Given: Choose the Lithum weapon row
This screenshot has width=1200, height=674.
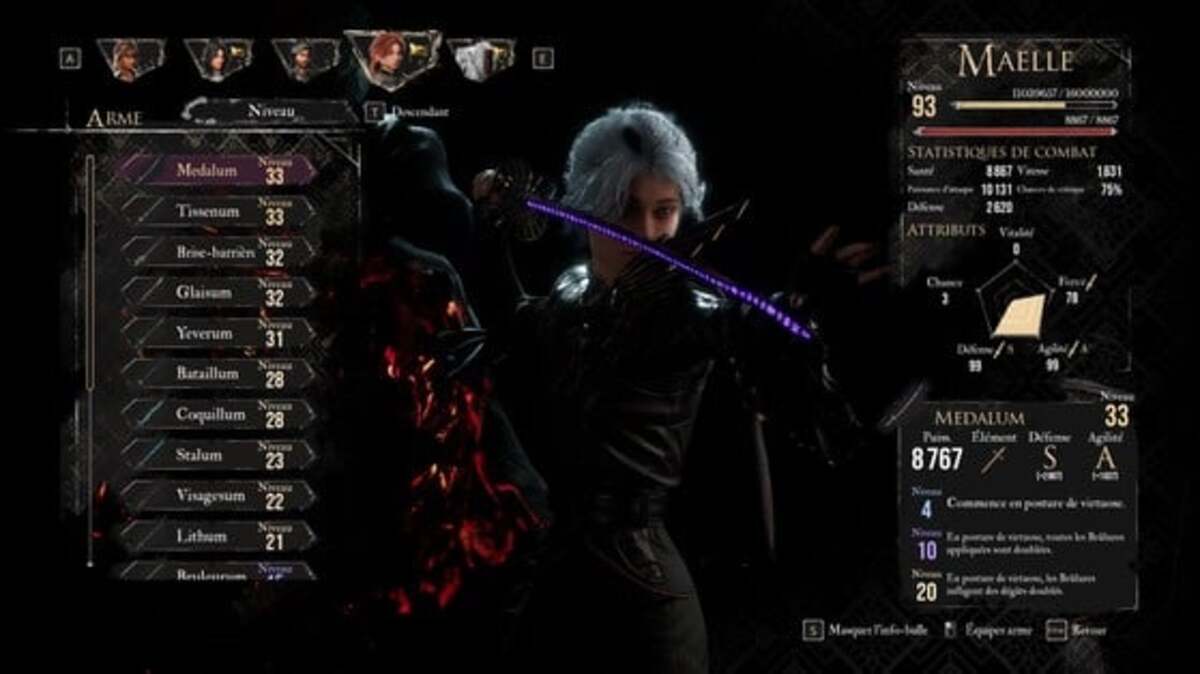Looking at the screenshot, I should 215,536.
